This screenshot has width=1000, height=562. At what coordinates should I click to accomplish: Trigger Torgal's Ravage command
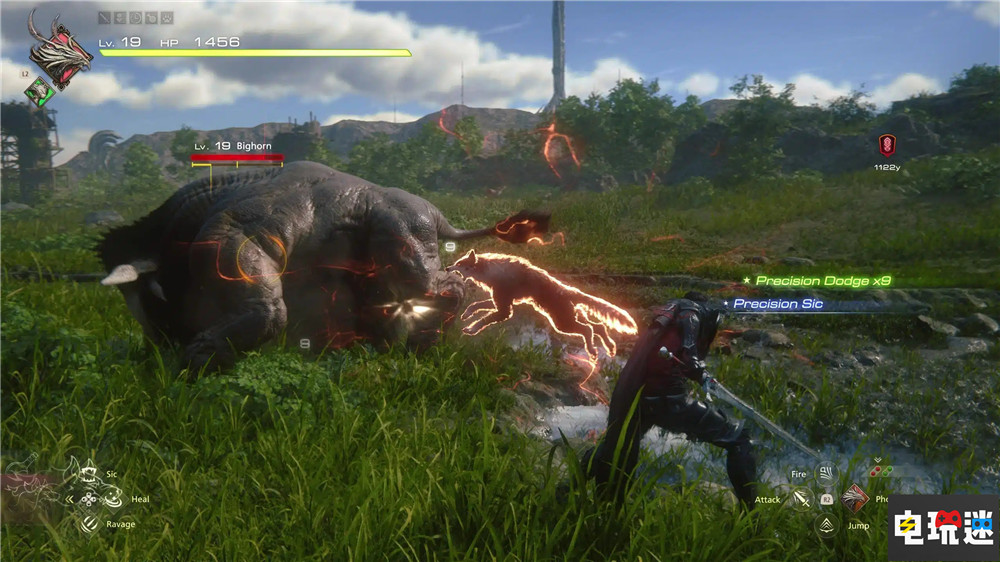pos(88,523)
